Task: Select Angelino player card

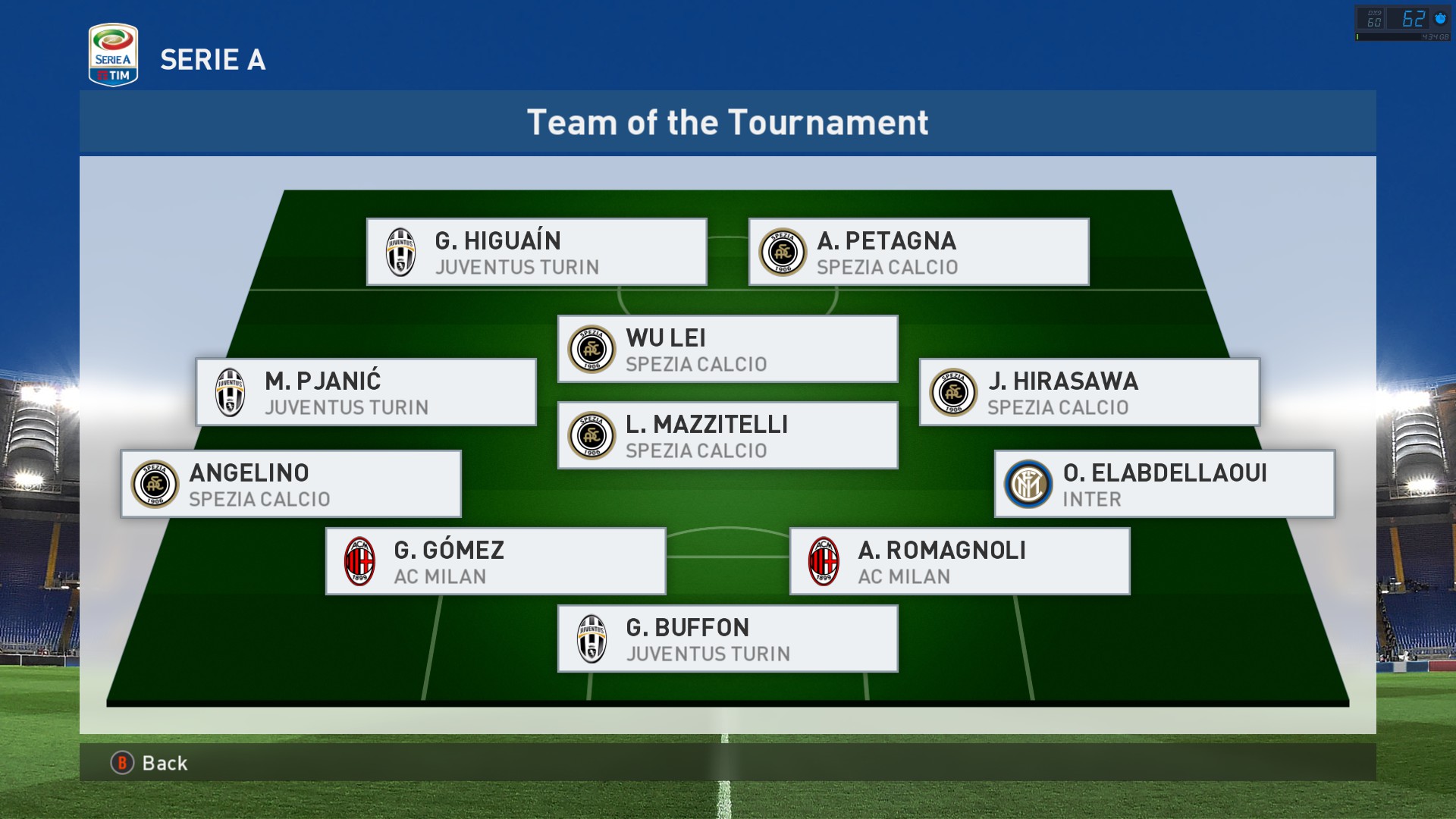Action: (291, 485)
